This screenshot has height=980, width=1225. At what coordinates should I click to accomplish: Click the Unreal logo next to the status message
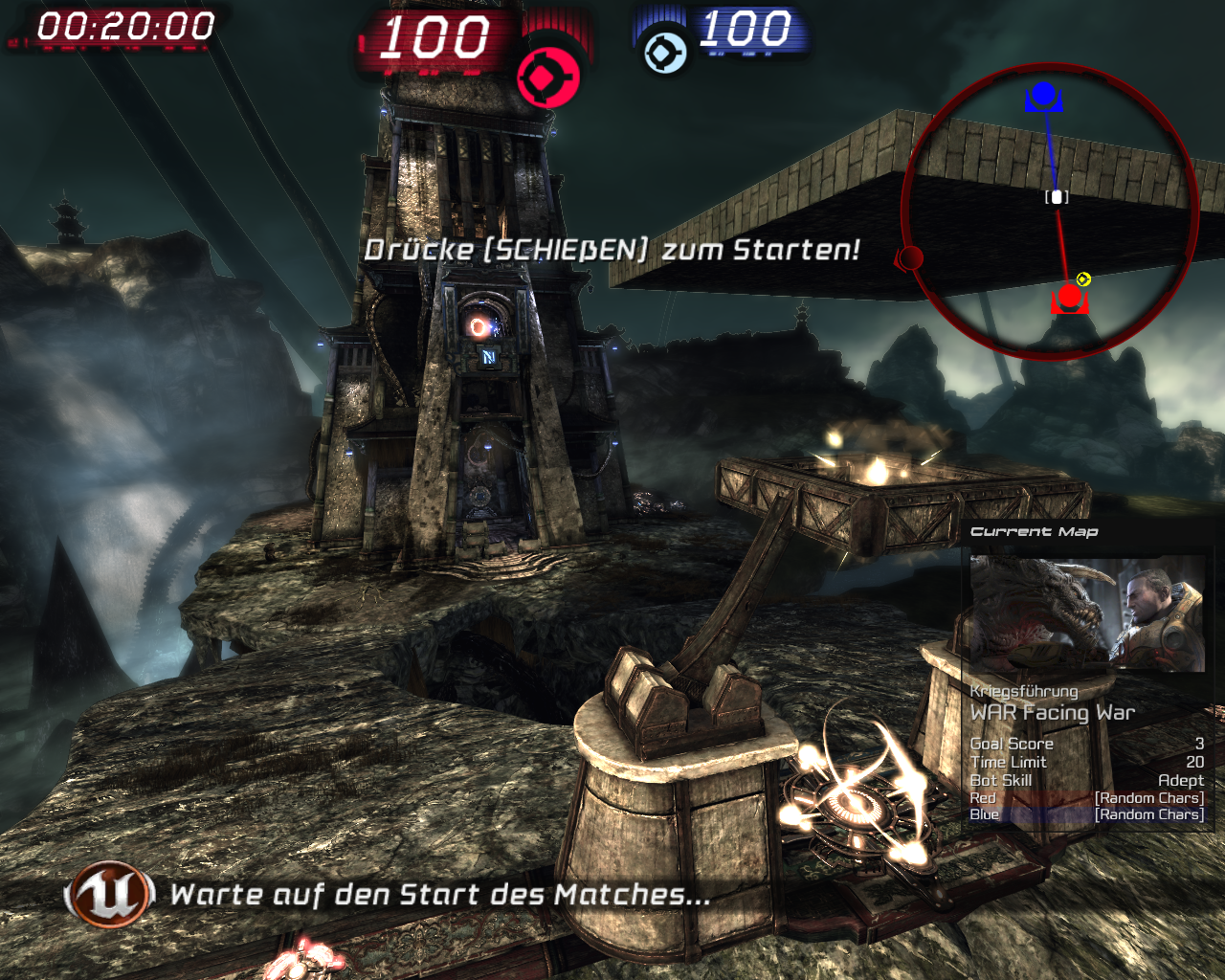(x=109, y=896)
